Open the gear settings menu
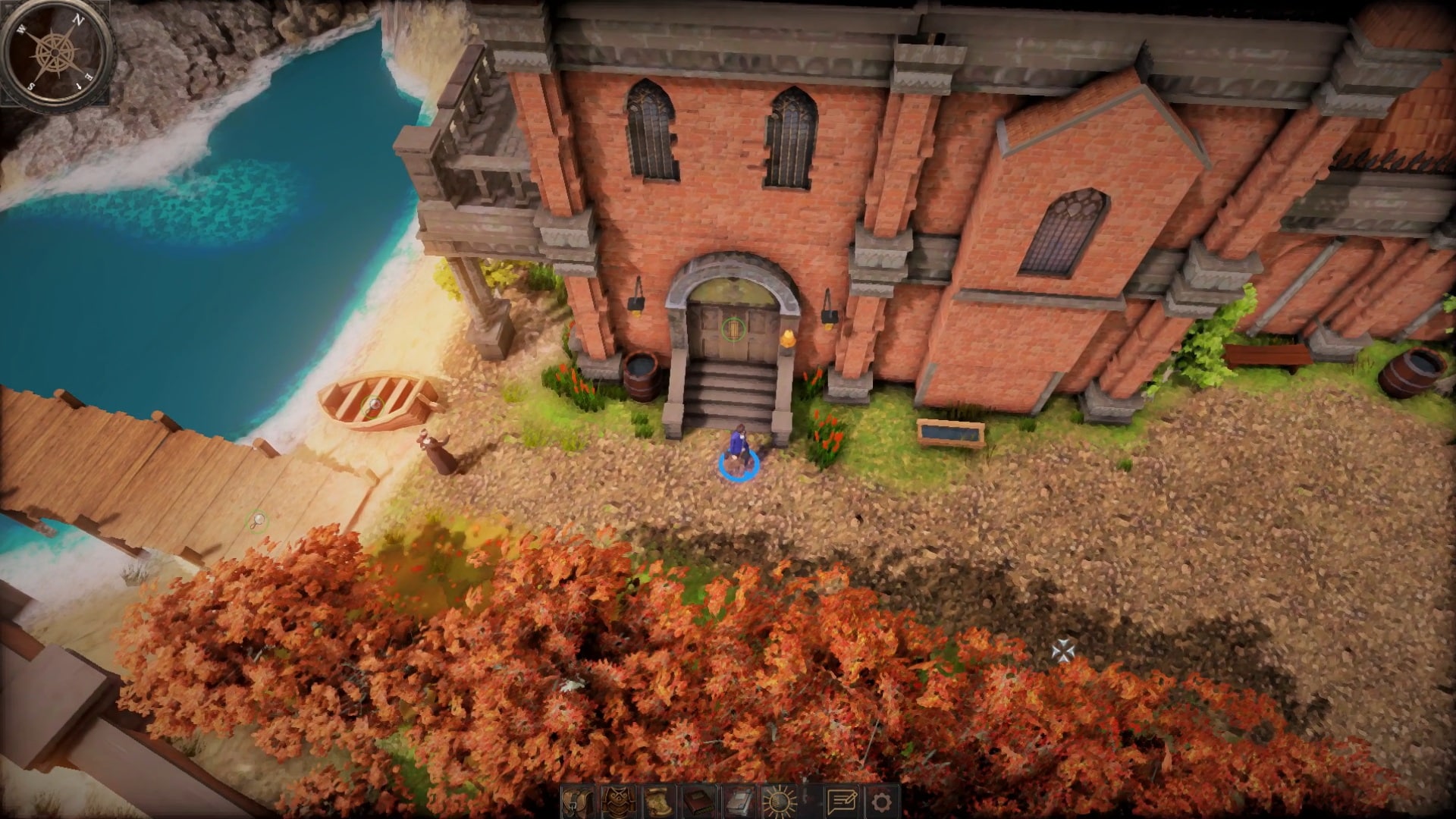 881,801
